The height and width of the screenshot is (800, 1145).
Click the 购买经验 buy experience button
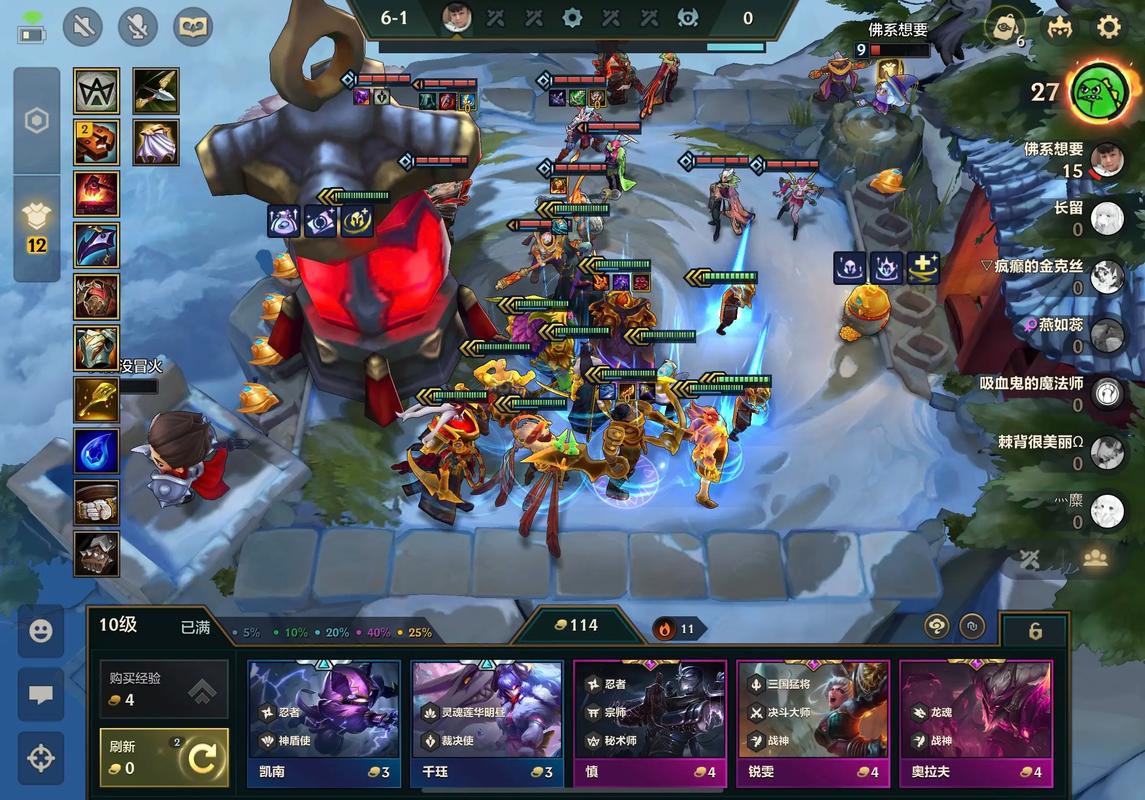point(164,689)
